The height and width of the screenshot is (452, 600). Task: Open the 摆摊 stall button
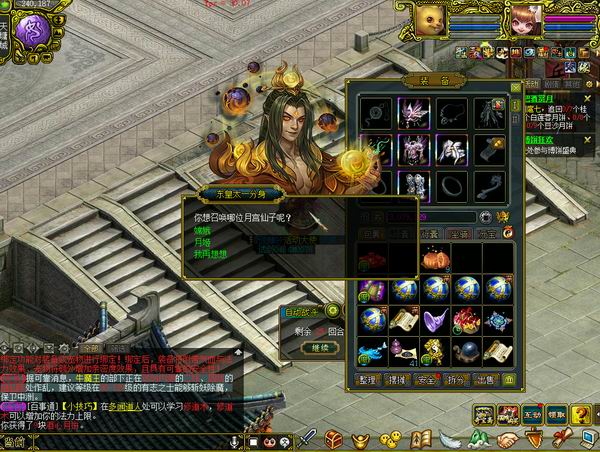pos(397,380)
